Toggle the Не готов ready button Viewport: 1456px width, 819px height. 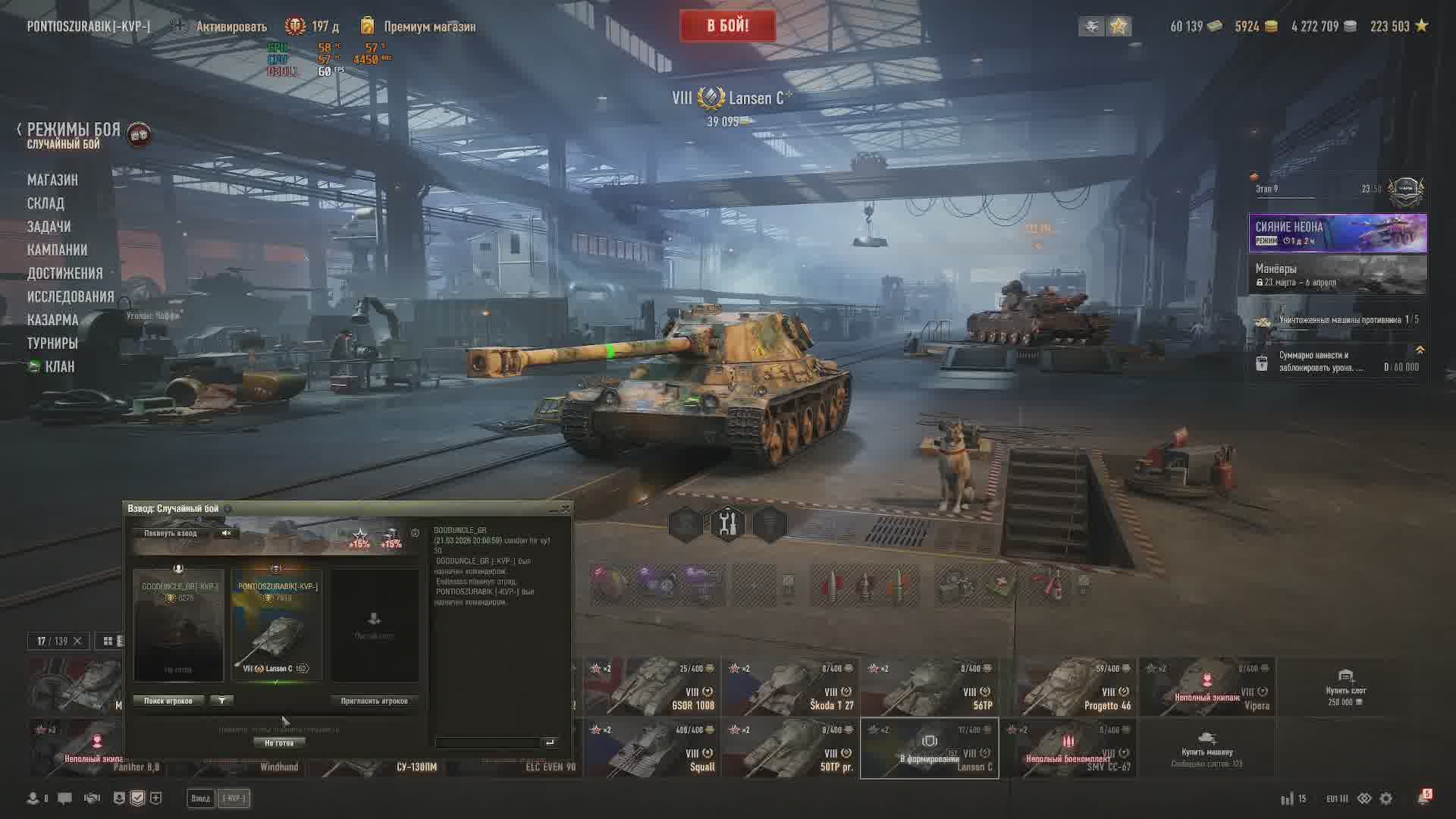pyautogui.click(x=279, y=743)
